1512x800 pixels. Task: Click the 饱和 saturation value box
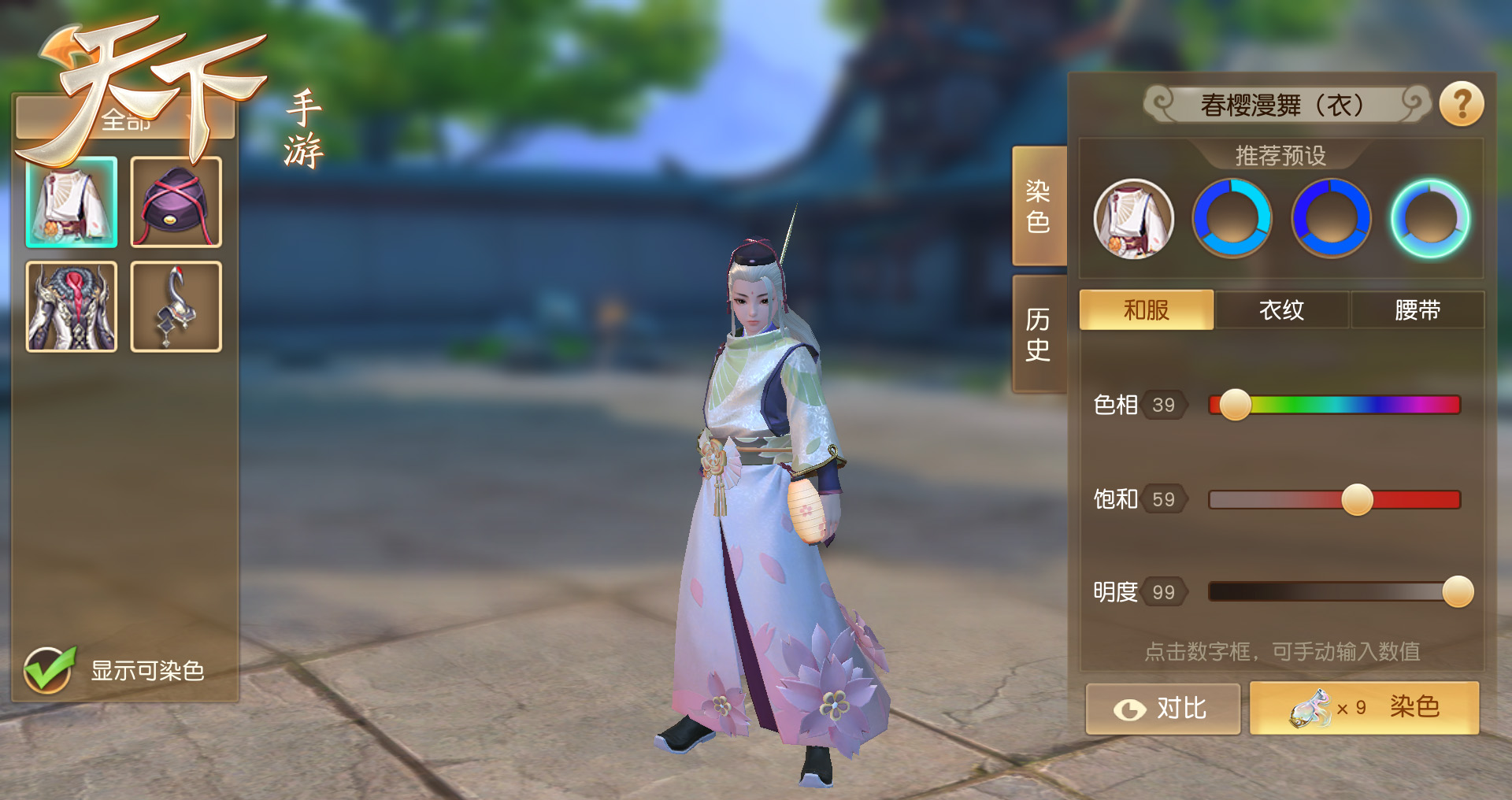pos(1163,499)
